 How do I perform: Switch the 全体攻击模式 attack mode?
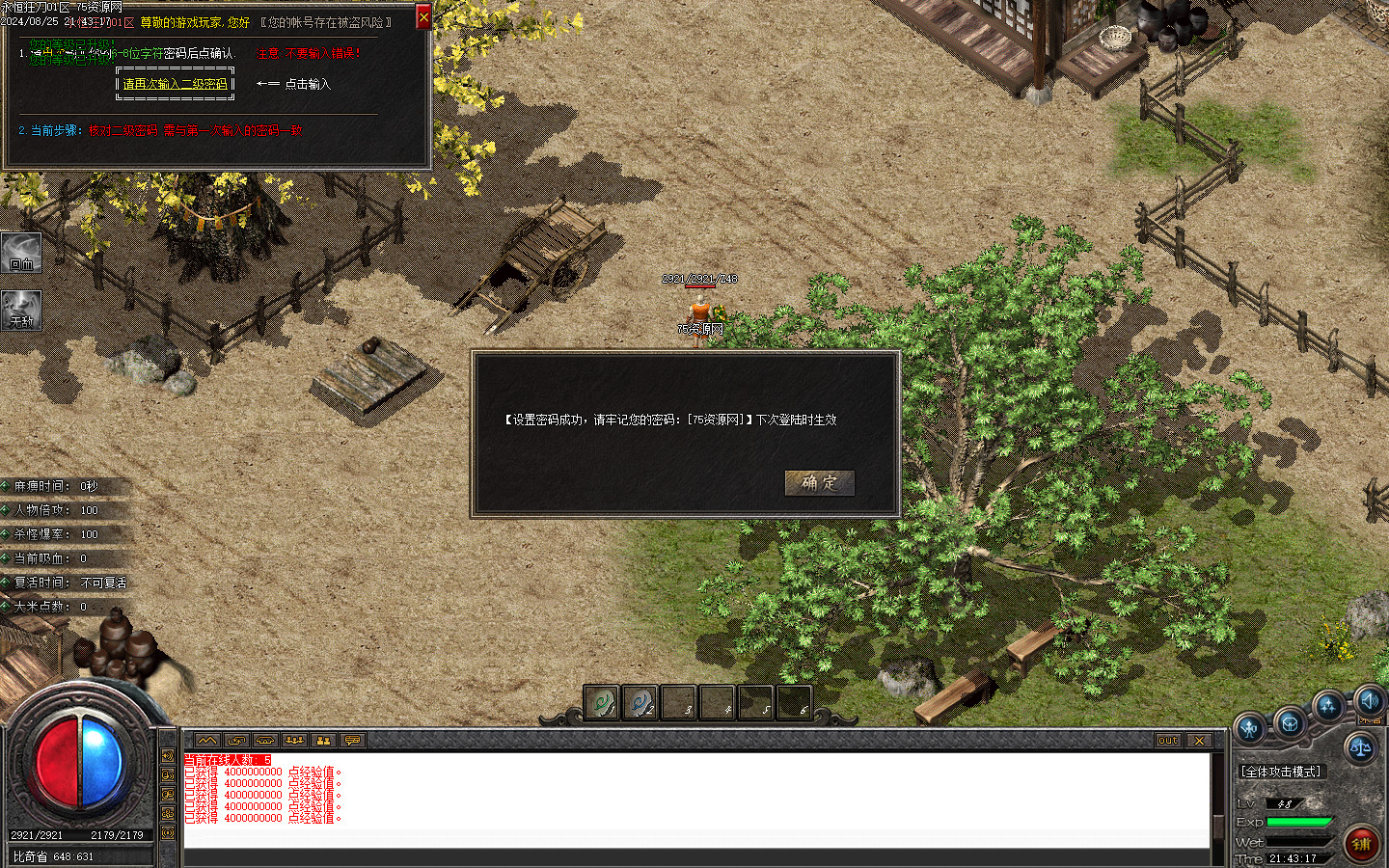tap(1281, 772)
